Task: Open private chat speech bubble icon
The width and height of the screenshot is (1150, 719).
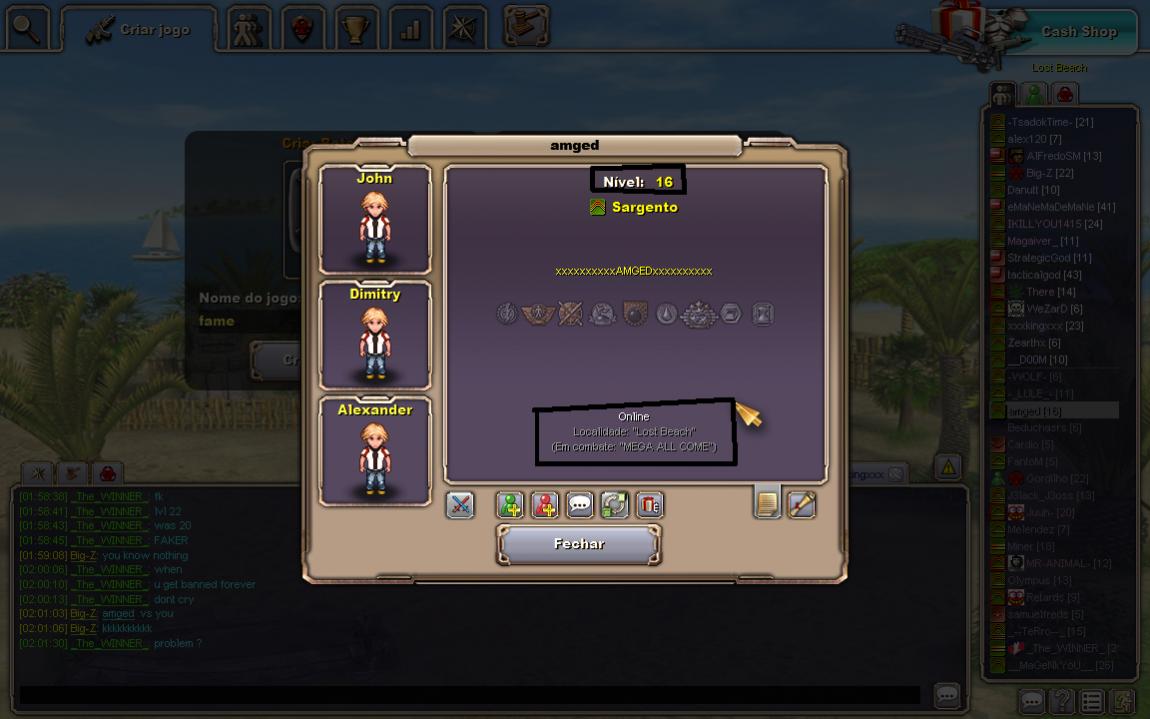Action: (x=580, y=505)
